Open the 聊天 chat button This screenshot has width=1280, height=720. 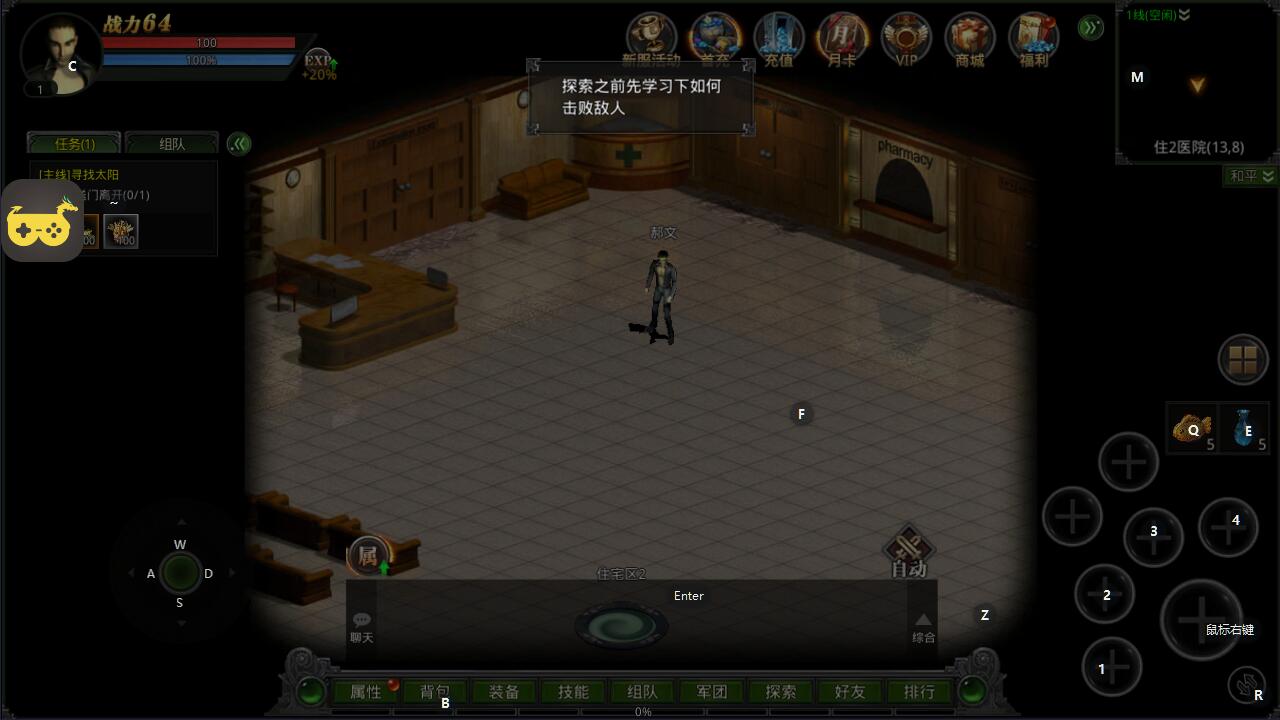[361, 627]
